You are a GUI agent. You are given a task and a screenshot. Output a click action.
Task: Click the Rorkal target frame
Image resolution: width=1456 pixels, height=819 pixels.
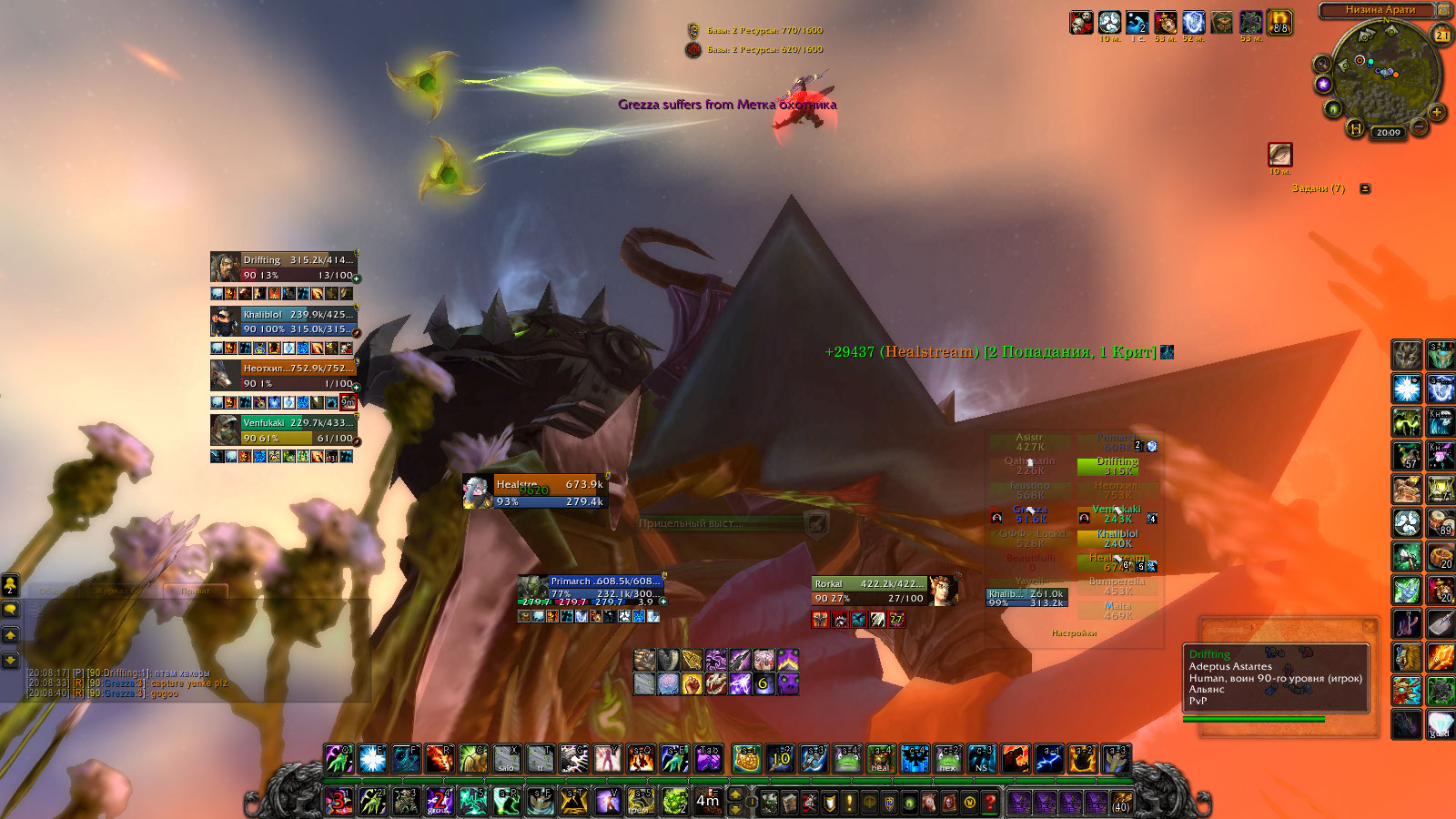pyautogui.click(x=869, y=591)
